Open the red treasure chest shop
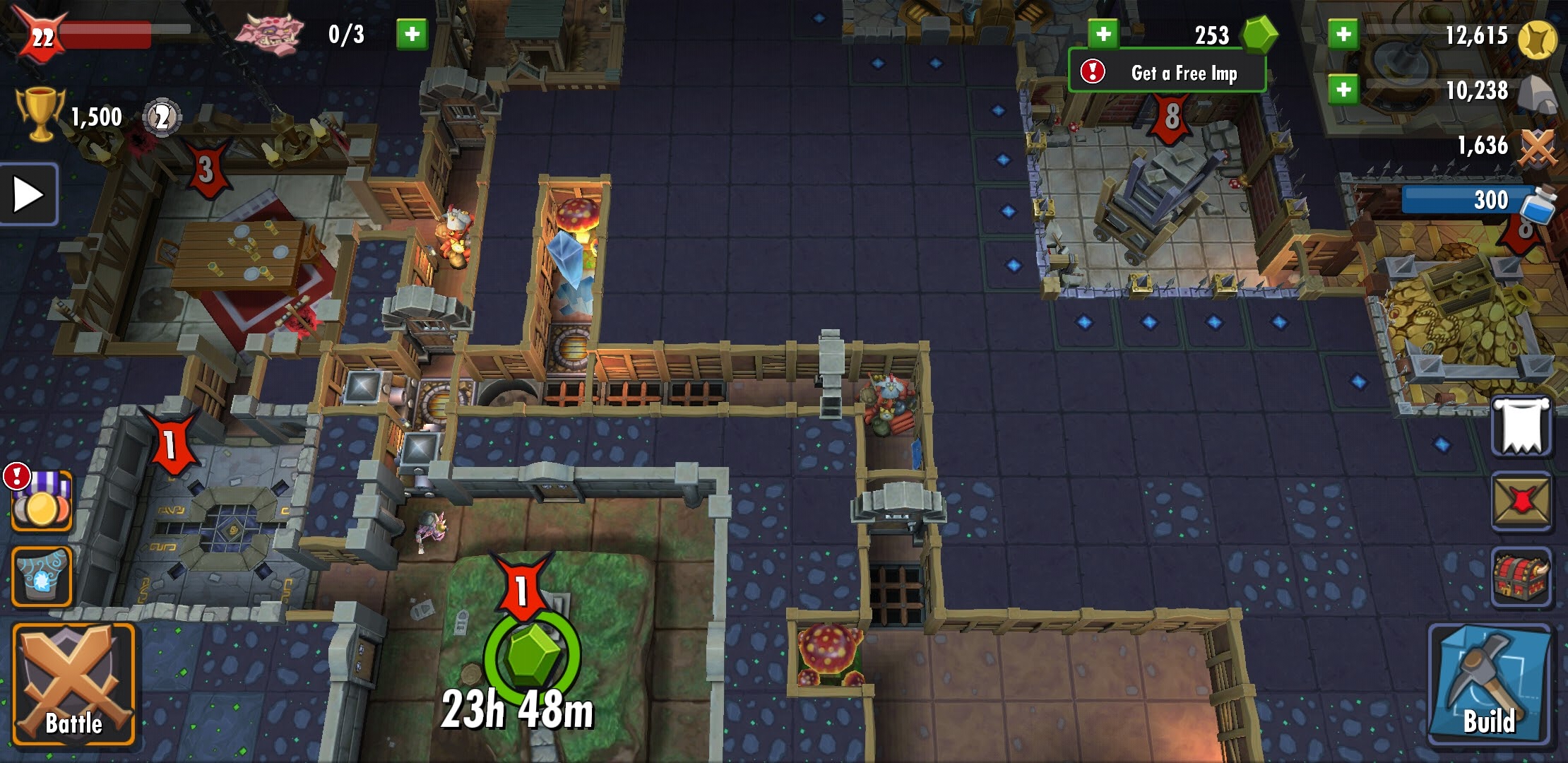Screen dimensions: 1568x763 (x=1521, y=576)
